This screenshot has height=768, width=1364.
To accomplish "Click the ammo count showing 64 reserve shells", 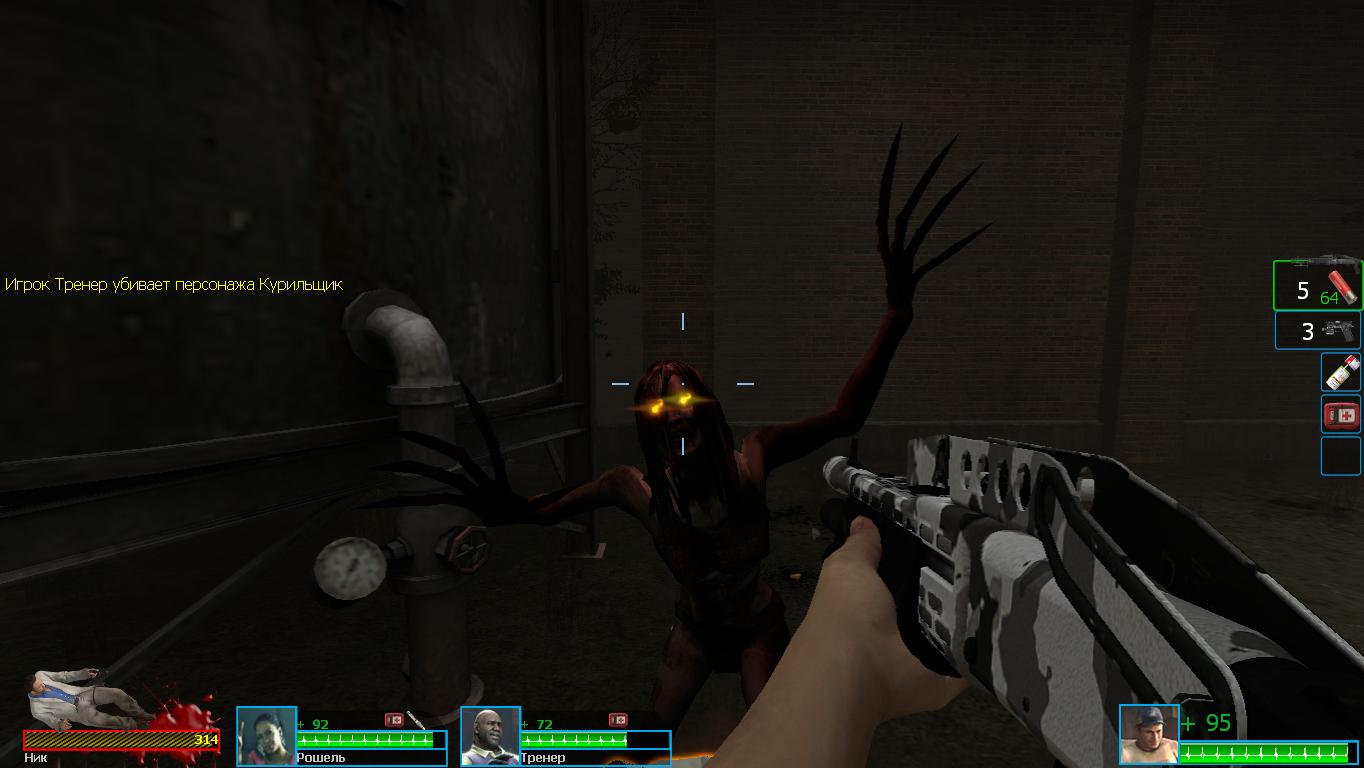I will click(1332, 297).
